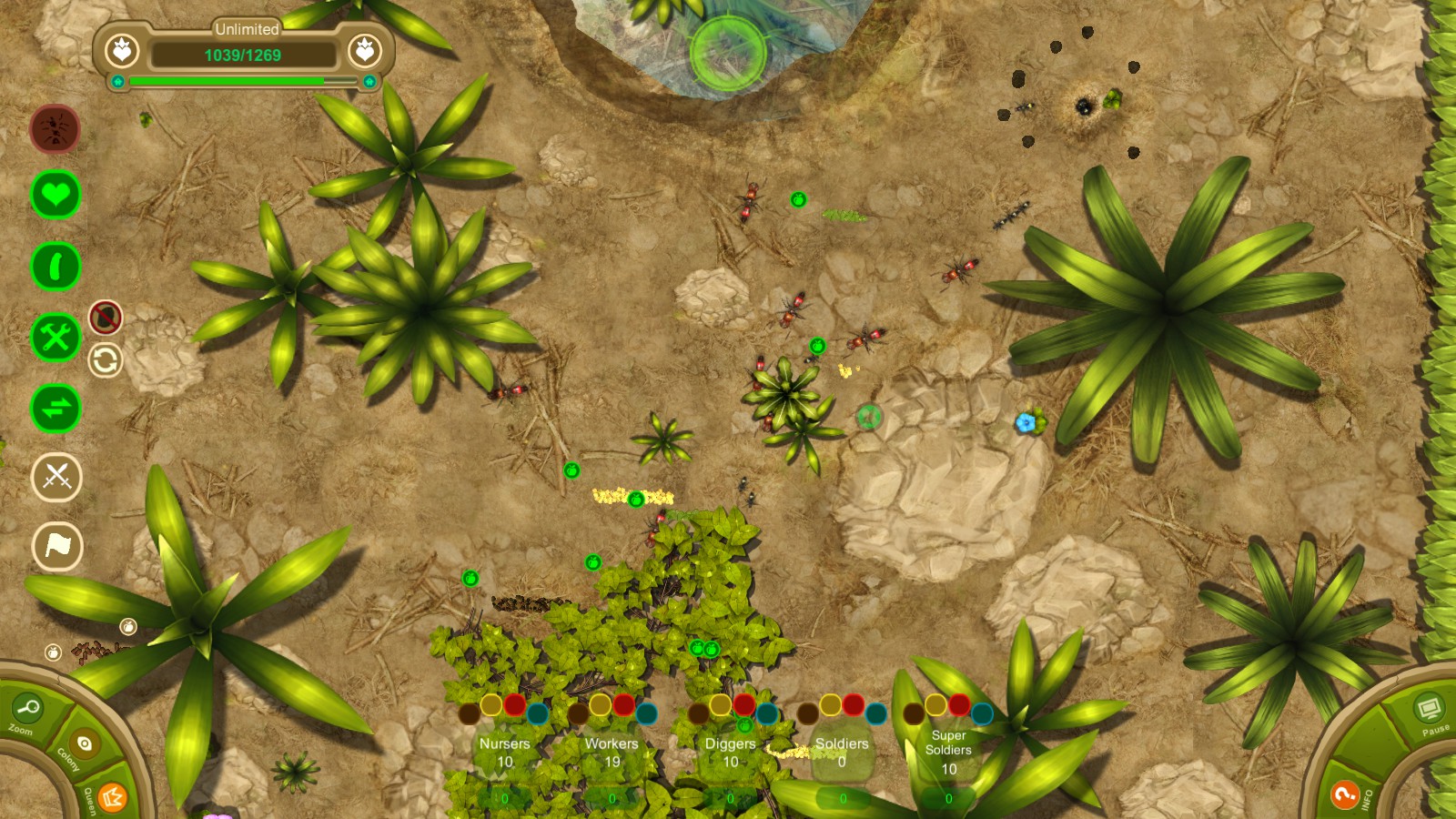Select the Workers ant group
The height and width of the screenshot is (819, 1456).
(612, 753)
